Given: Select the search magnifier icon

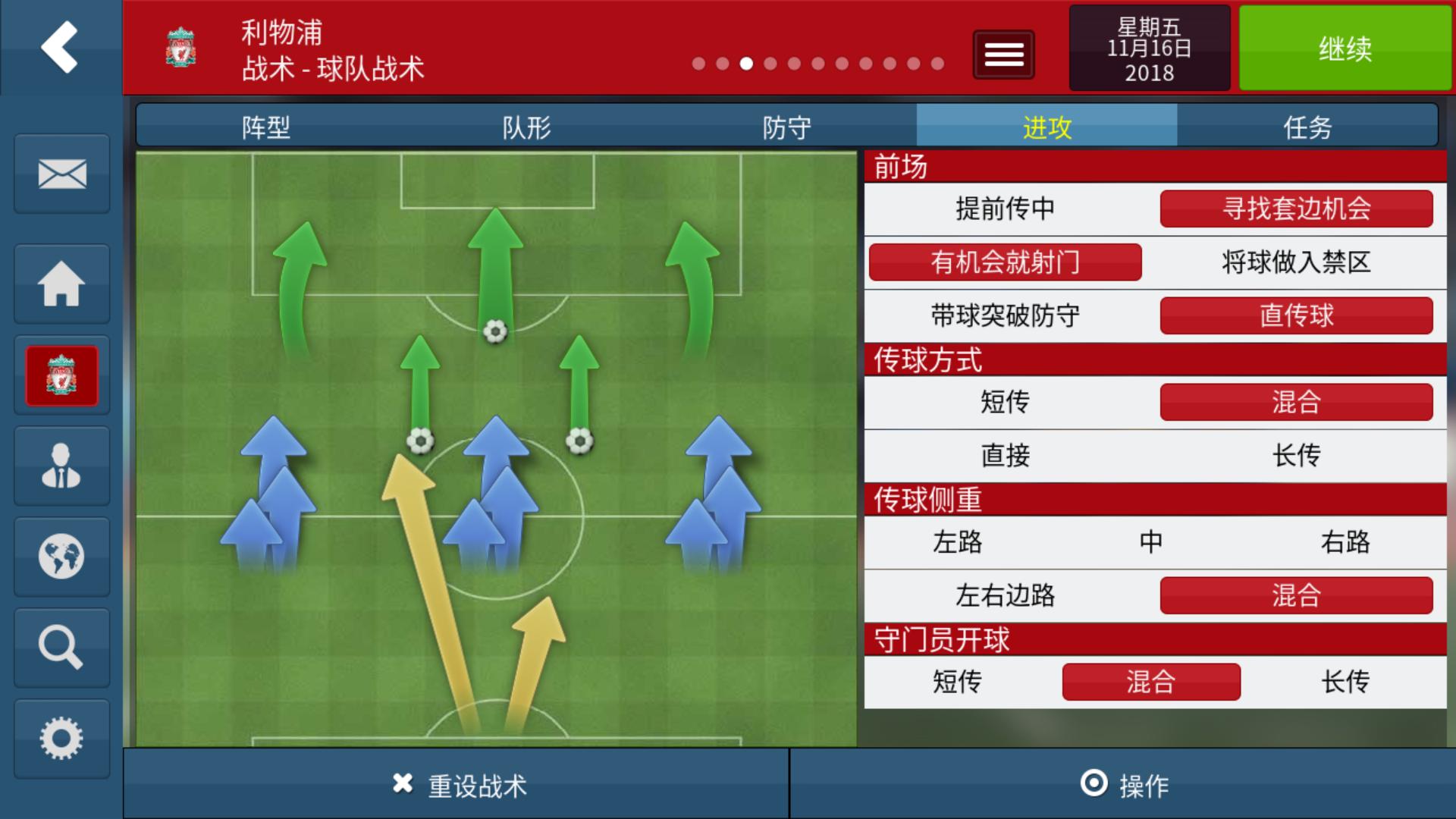Looking at the screenshot, I should [x=61, y=646].
